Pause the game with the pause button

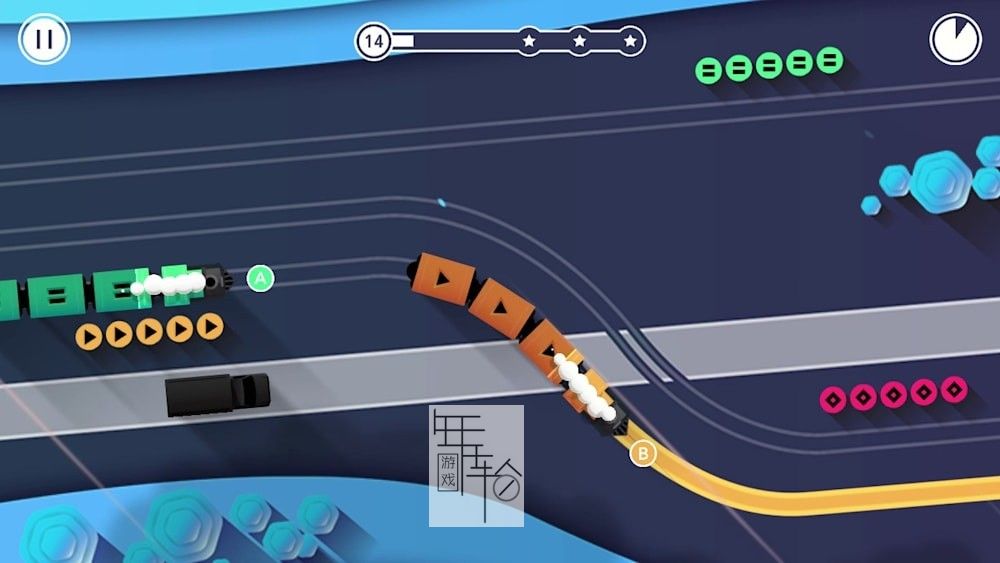point(44,40)
